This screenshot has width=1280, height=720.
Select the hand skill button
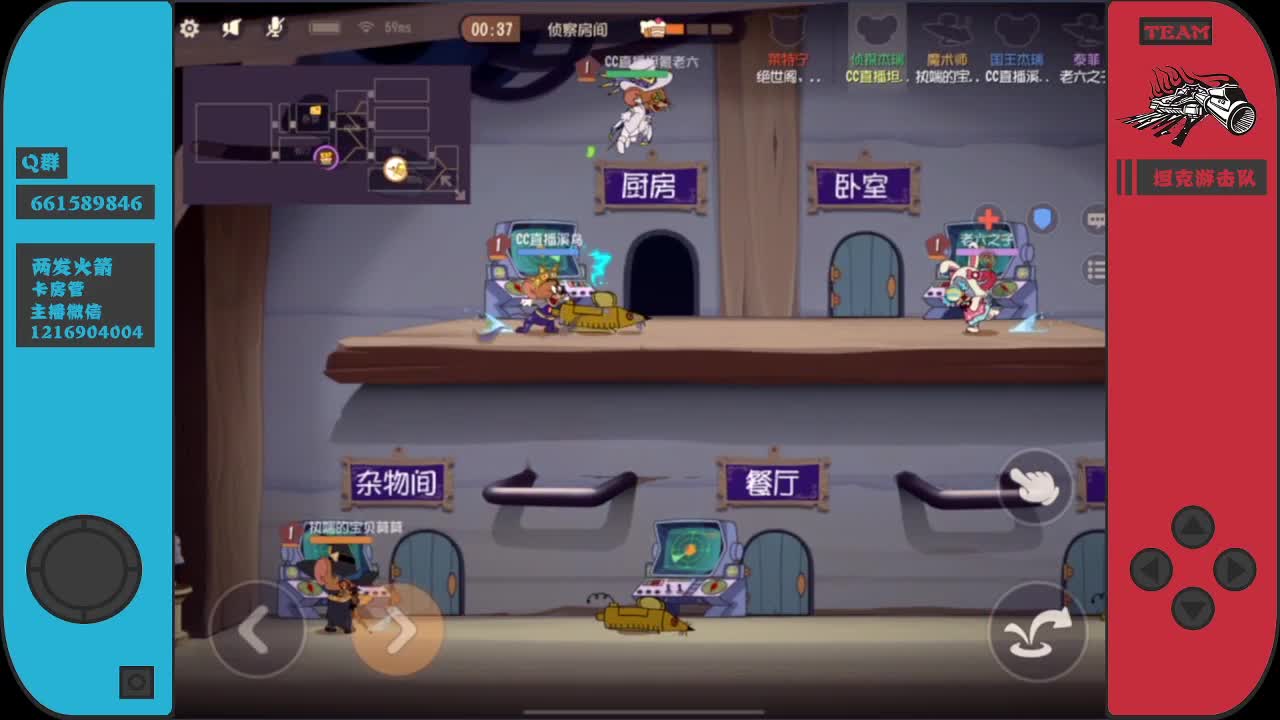[x=1036, y=486]
